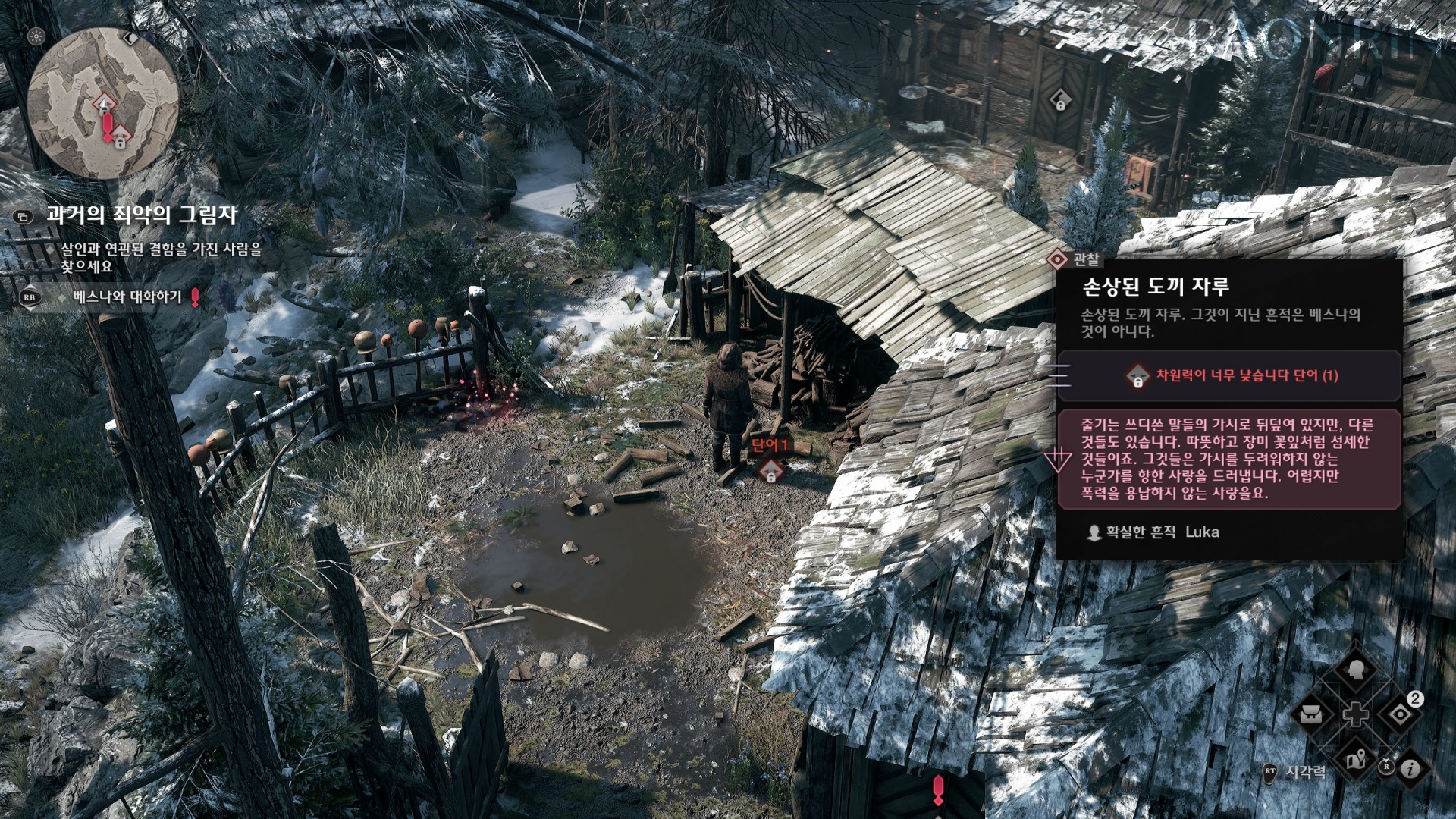Show the info 'i' icon panel

(x=1410, y=769)
